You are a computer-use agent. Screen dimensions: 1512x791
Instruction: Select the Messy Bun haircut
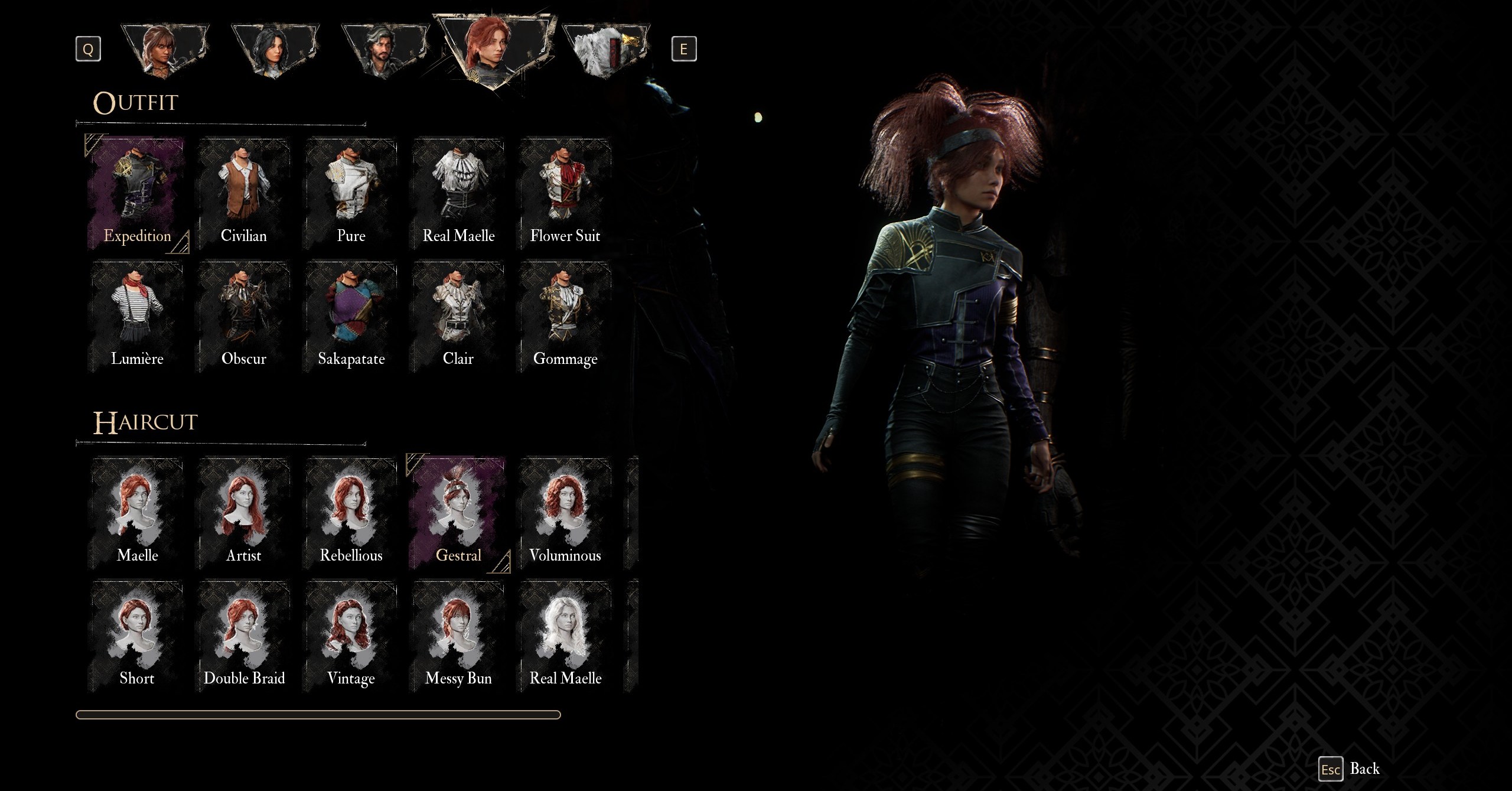click(458, 636)
